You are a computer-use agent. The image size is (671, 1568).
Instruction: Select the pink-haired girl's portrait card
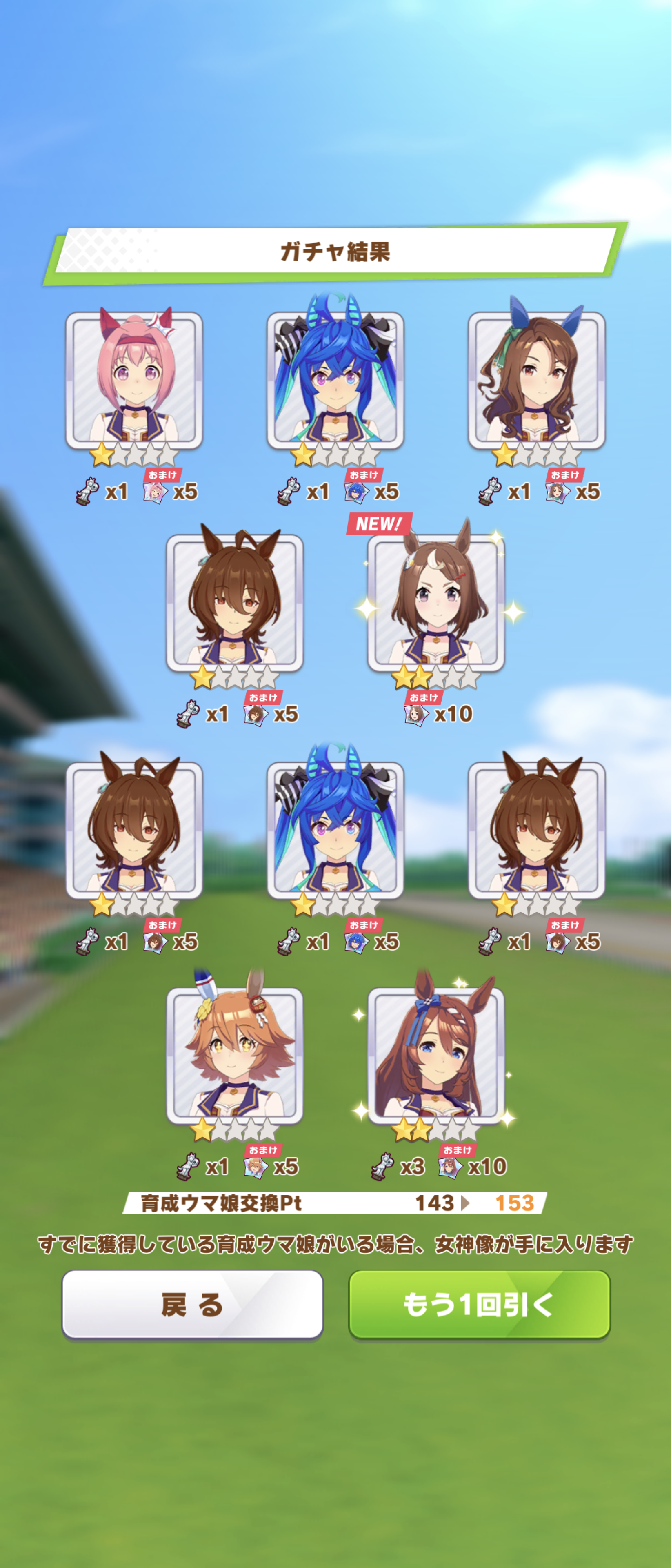(134, 380)
